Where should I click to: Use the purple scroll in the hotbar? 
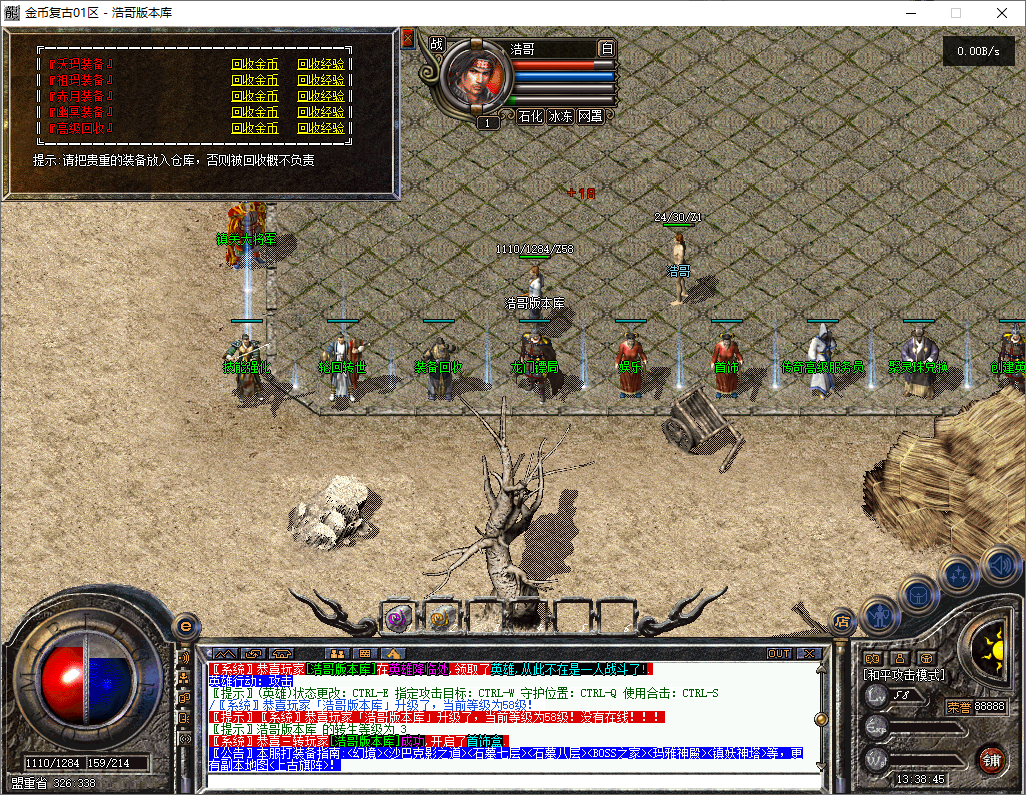click(x=398, y=620)
